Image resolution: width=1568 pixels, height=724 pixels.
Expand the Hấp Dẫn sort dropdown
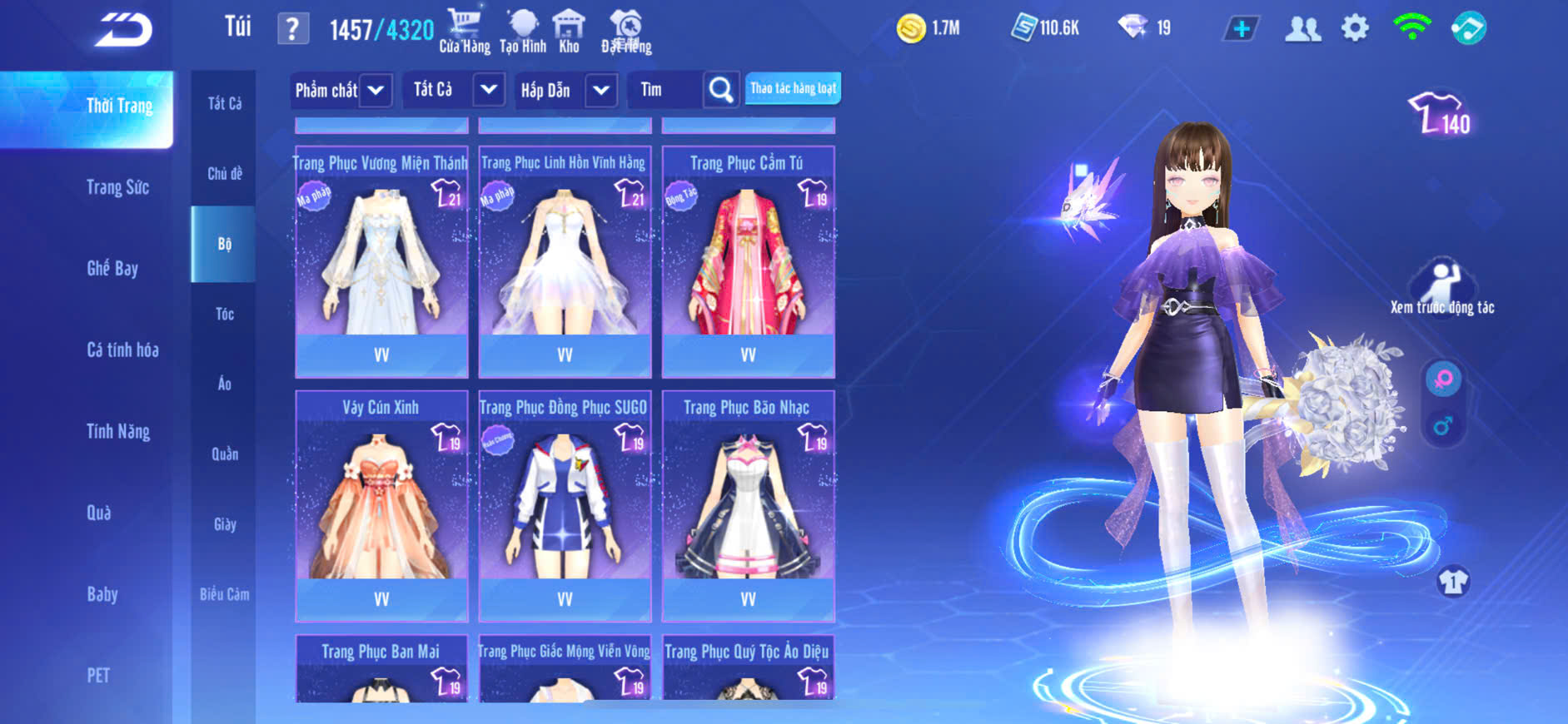601,90
